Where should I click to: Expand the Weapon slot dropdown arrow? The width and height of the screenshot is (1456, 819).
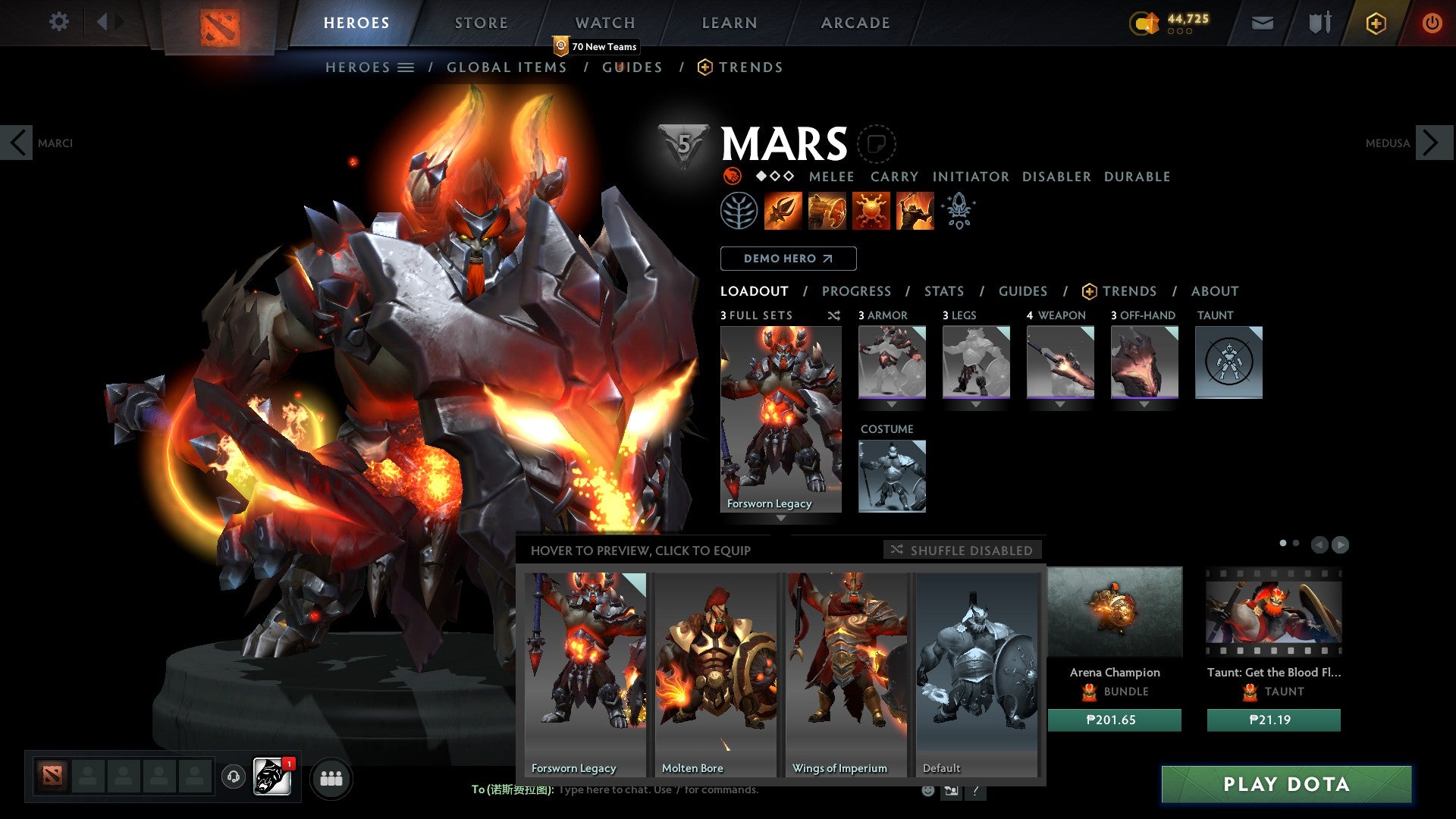(x=1060, y=404)
